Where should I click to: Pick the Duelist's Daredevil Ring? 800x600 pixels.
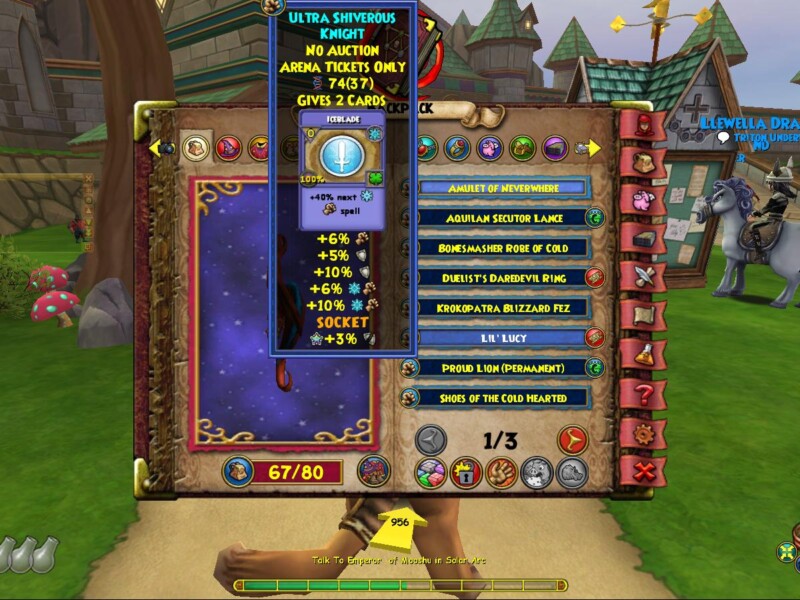tap(504, 278)
